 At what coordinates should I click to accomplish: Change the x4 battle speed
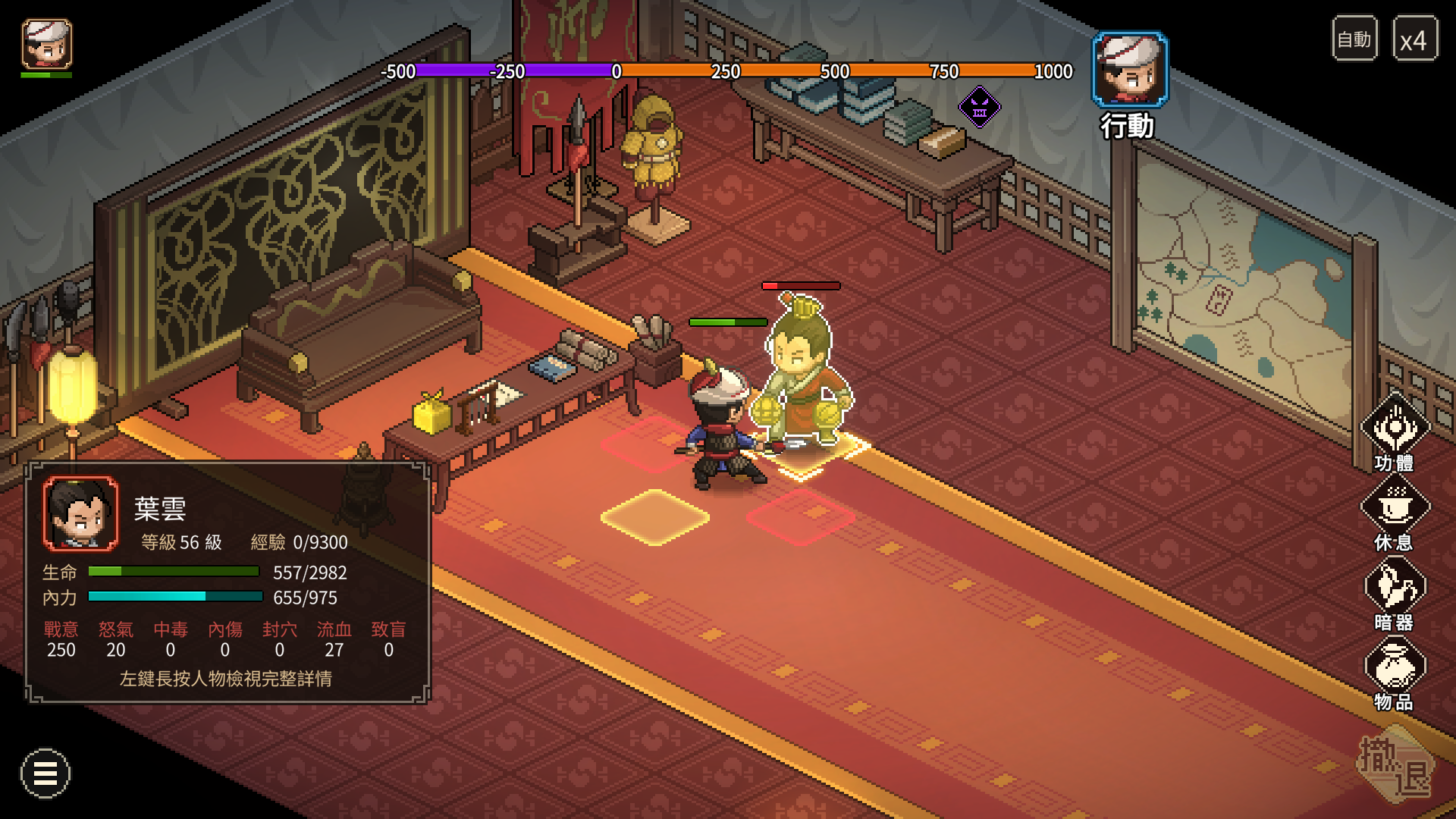click(1414, 39)
